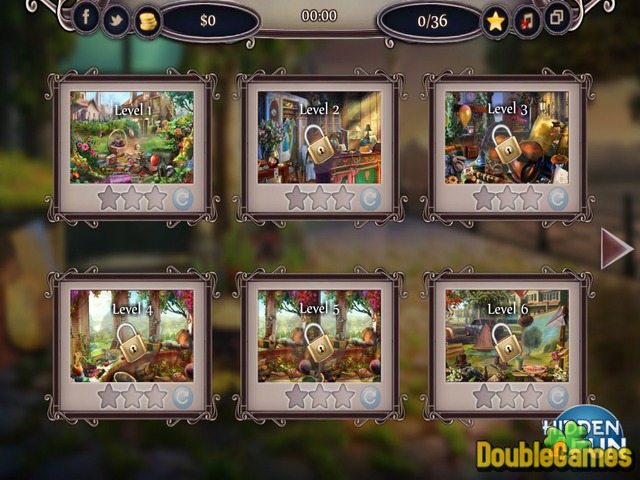
Task: Replay Level 1 with its restart button
Action: pyautogui.click(x=183, y=198)
